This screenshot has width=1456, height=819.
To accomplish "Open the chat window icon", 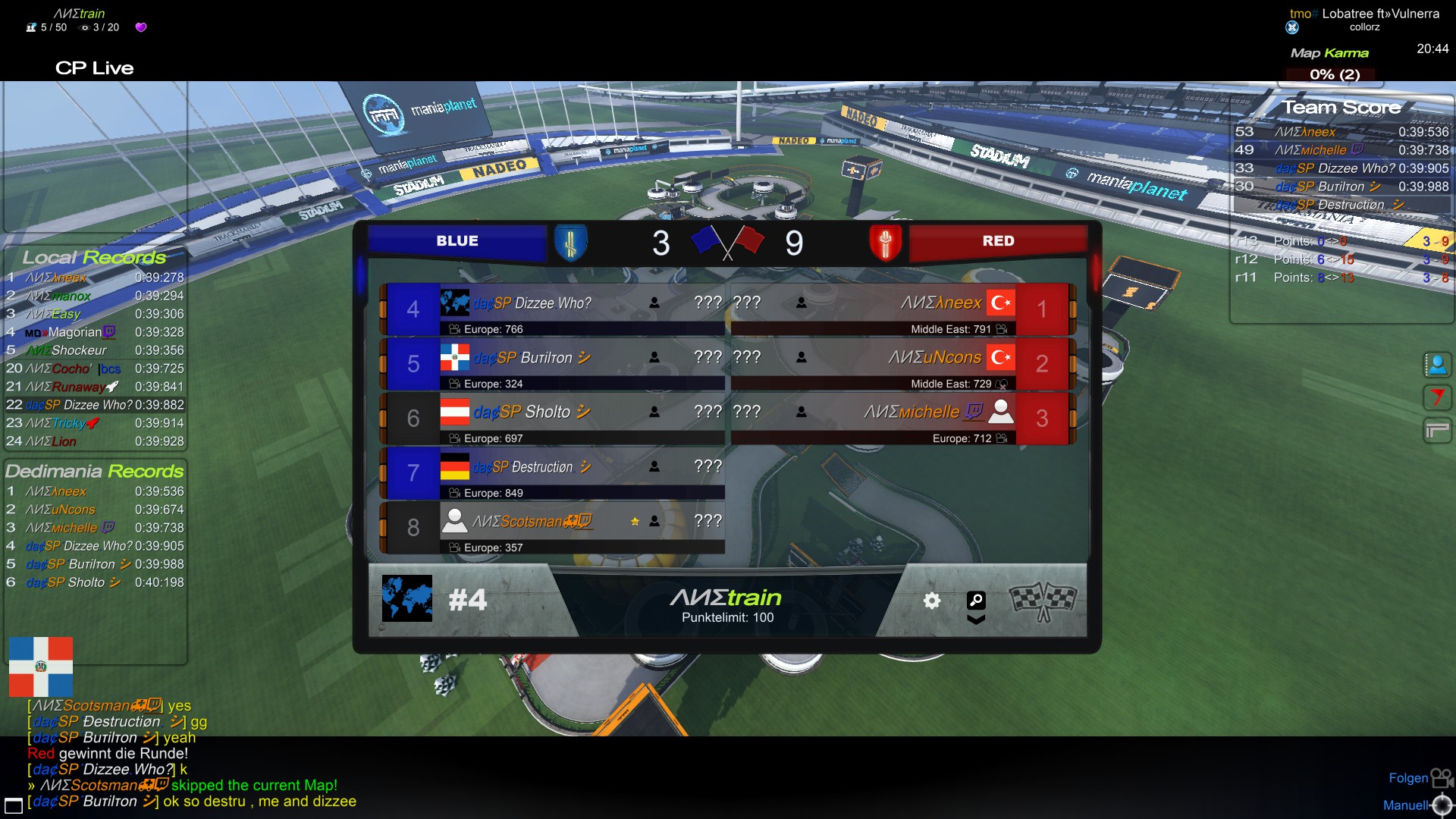I will point(14,805).
